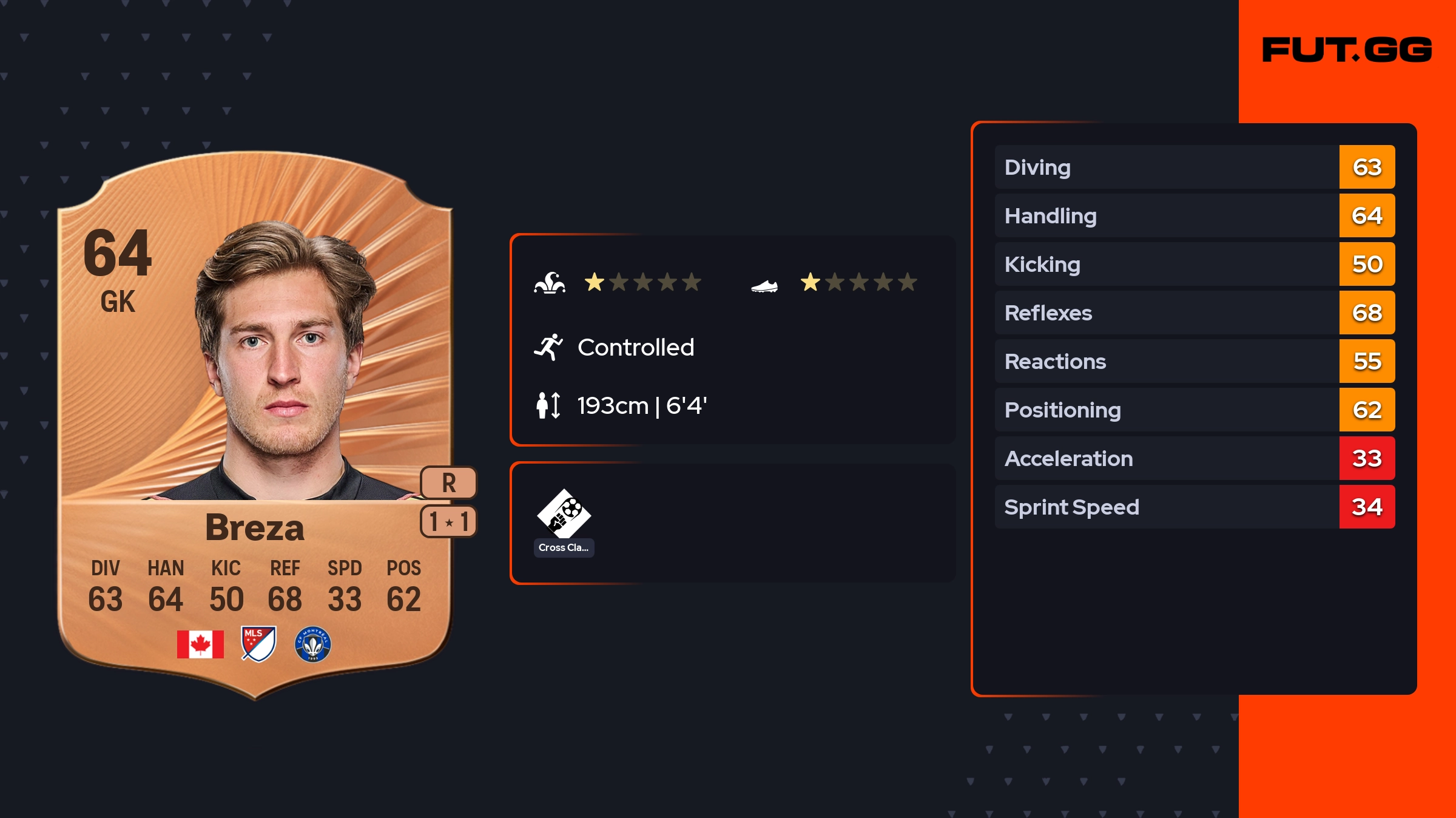This screenshot has width=1456, height=818.
Task: Click the FUT.GG logo
Action: click(x=1347, y=50)
